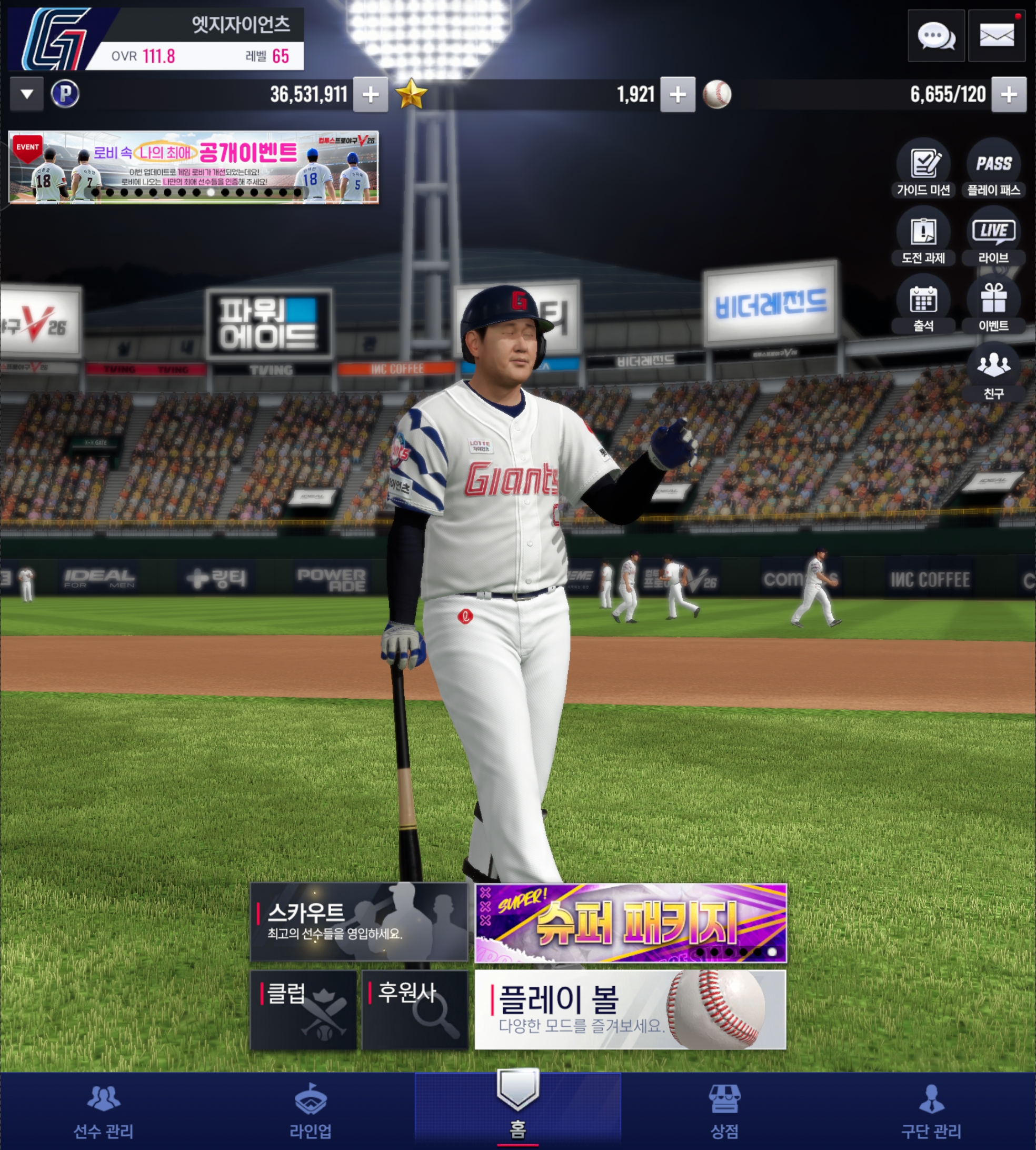
Task: Add more stars with the plus button
Action: click(678, 94)
